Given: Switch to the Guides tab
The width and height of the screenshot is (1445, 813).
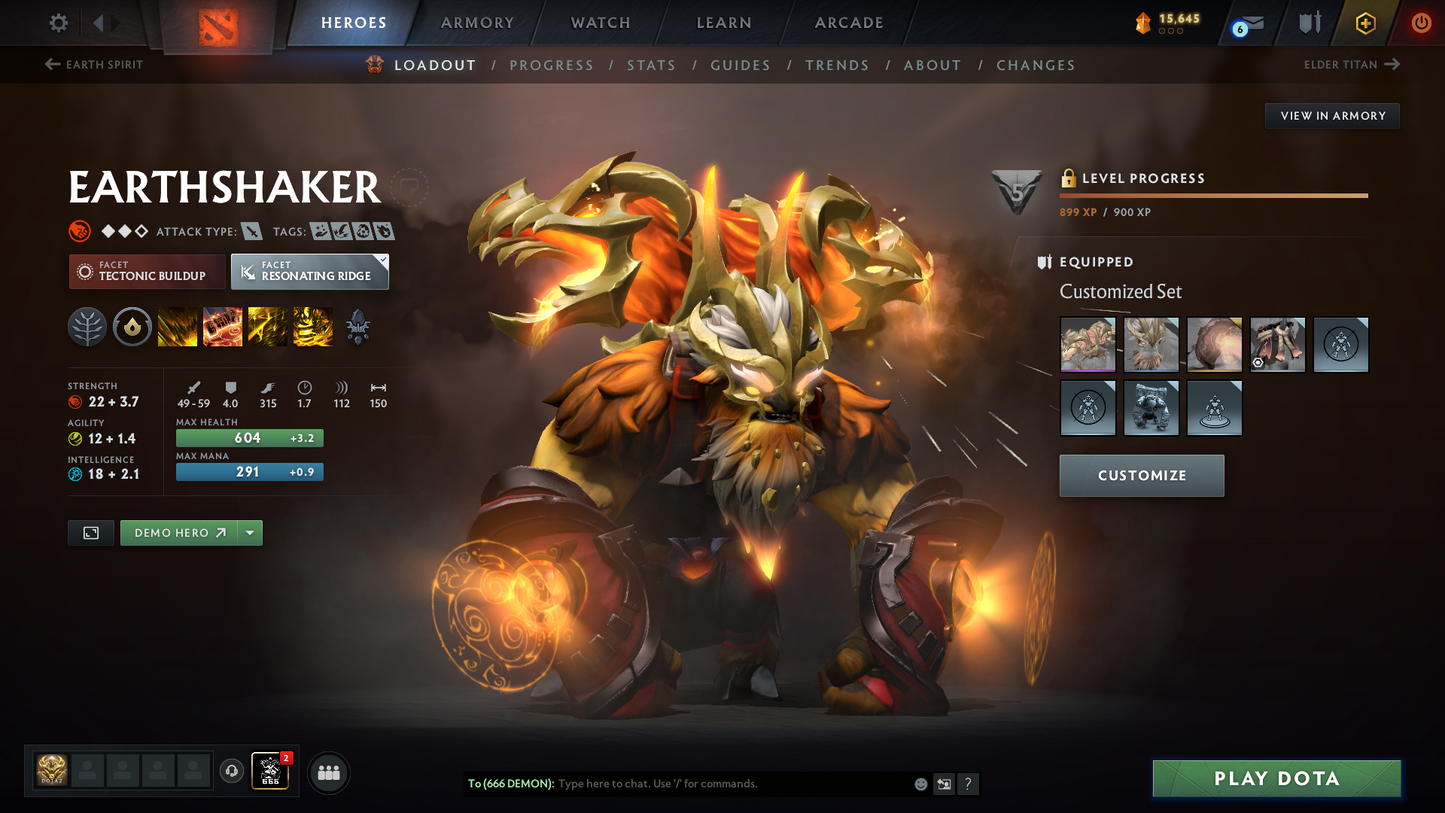Looking at the screenshot, I should pos(740,64).
